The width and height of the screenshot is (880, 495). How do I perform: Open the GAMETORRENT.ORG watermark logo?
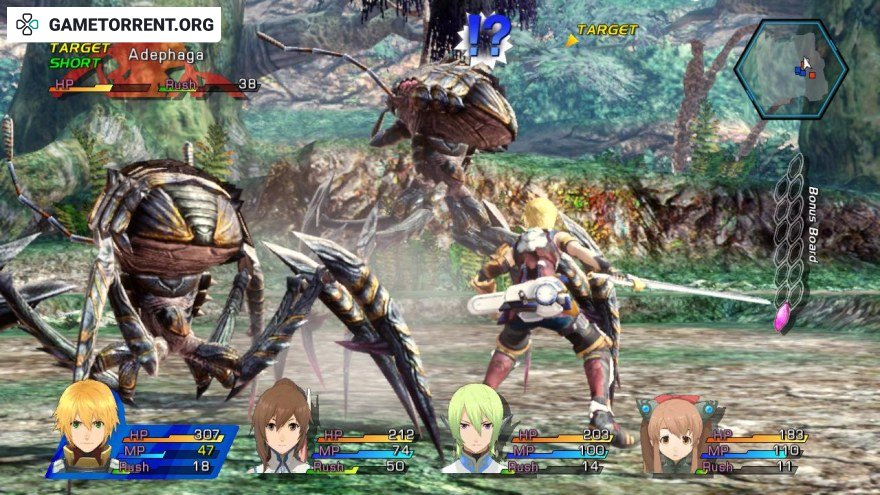click(x=113, y=23)
